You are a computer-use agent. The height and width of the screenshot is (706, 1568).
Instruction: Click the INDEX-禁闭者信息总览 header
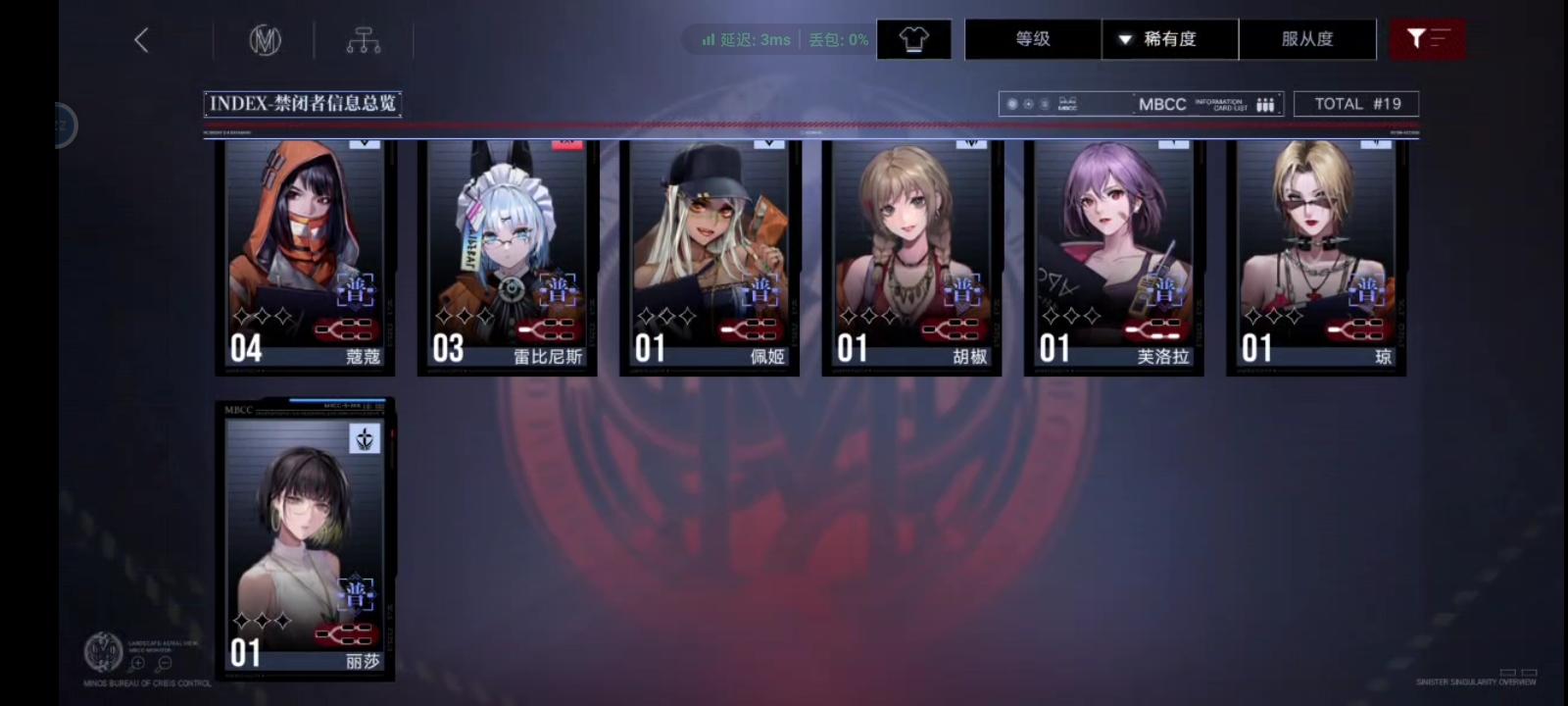pos(303,102)
